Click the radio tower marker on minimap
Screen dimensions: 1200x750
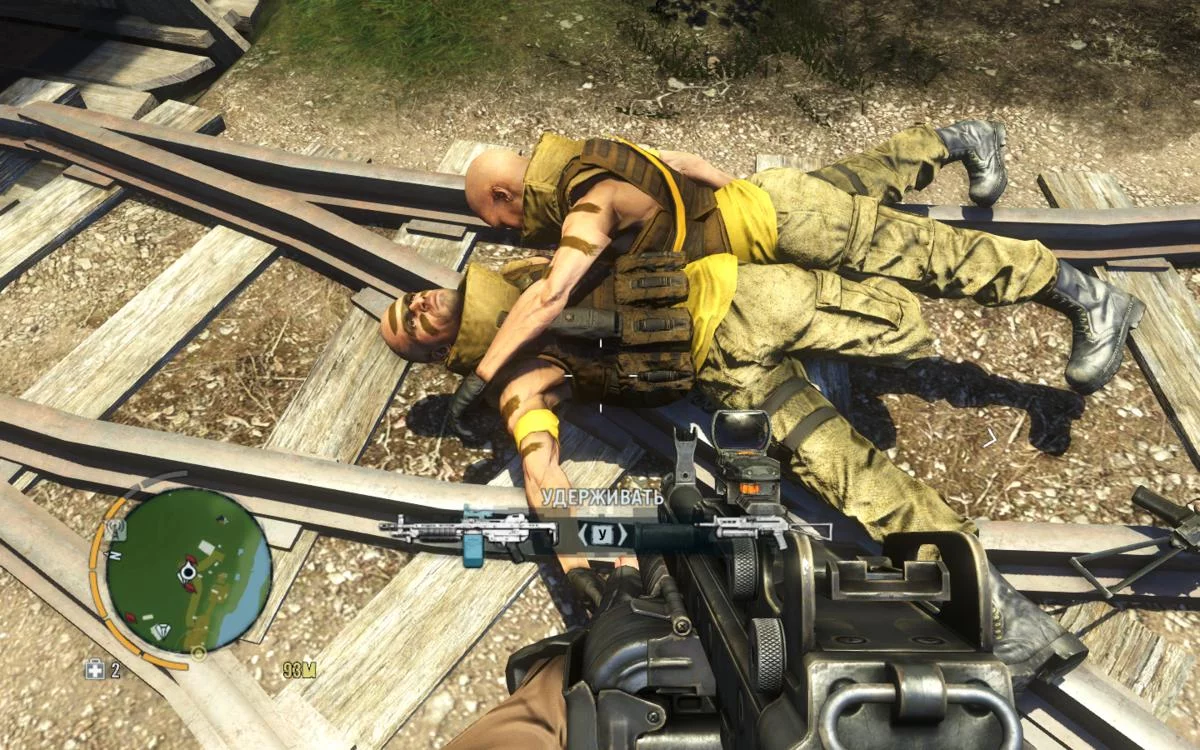click(116, 528)
